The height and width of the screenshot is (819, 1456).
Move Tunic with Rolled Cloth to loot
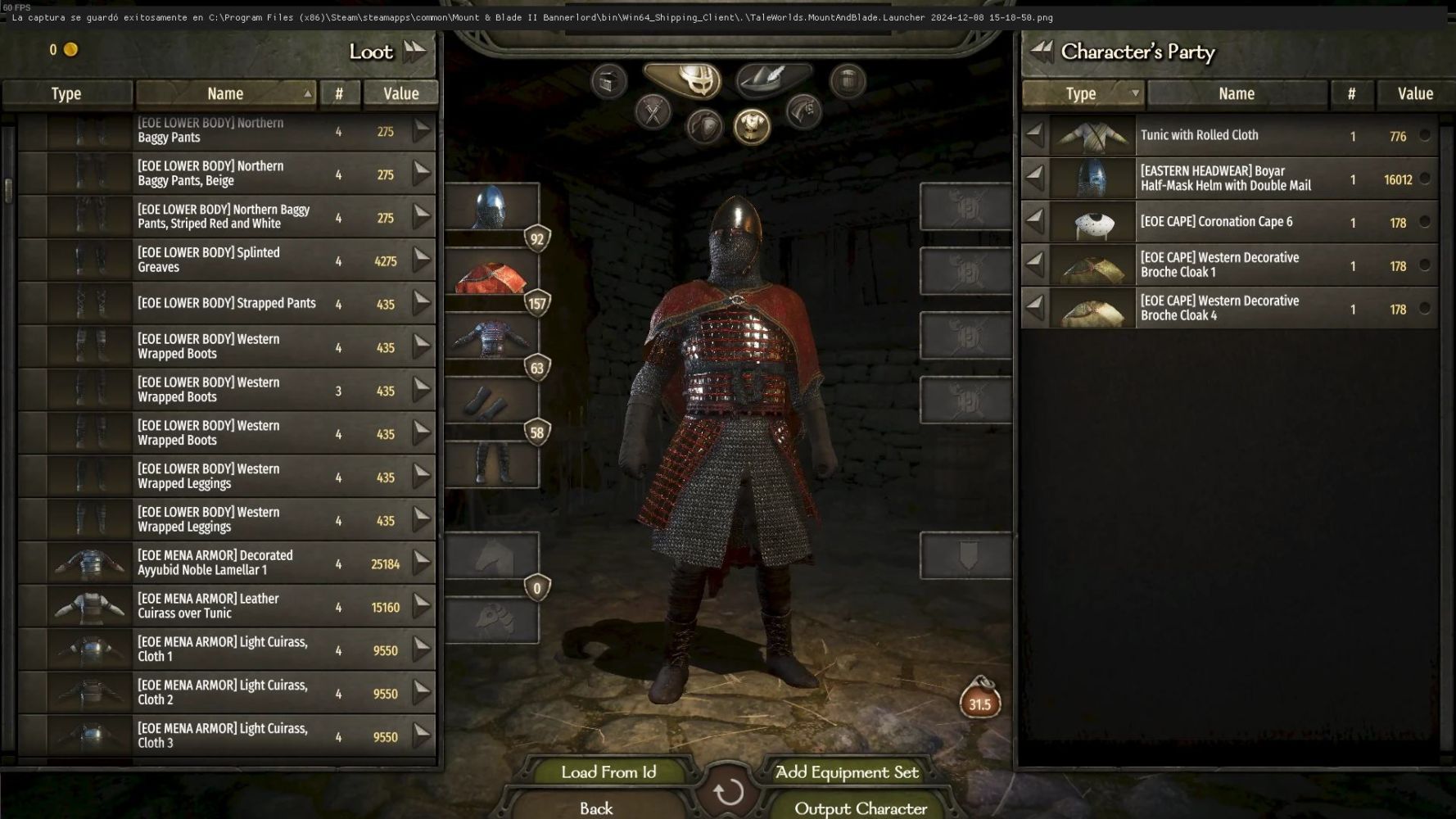[x=1036, y=135]
